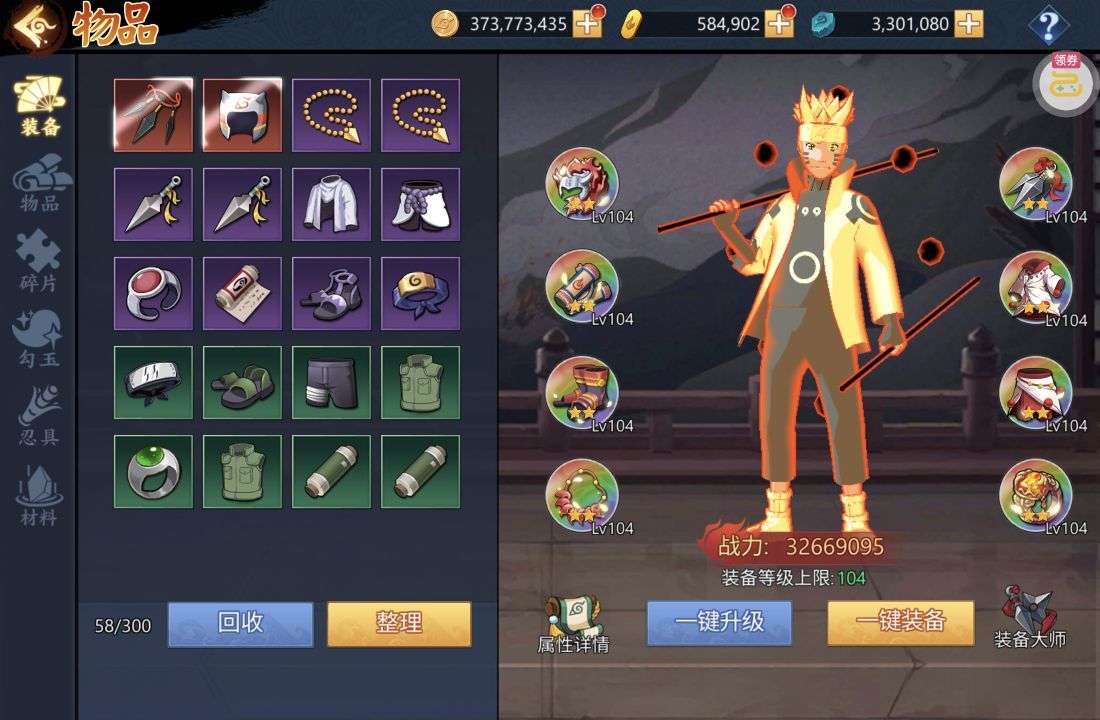Select the red gem ring item
This screenshot has width=1100, height=720.
(x=153, y=293)
